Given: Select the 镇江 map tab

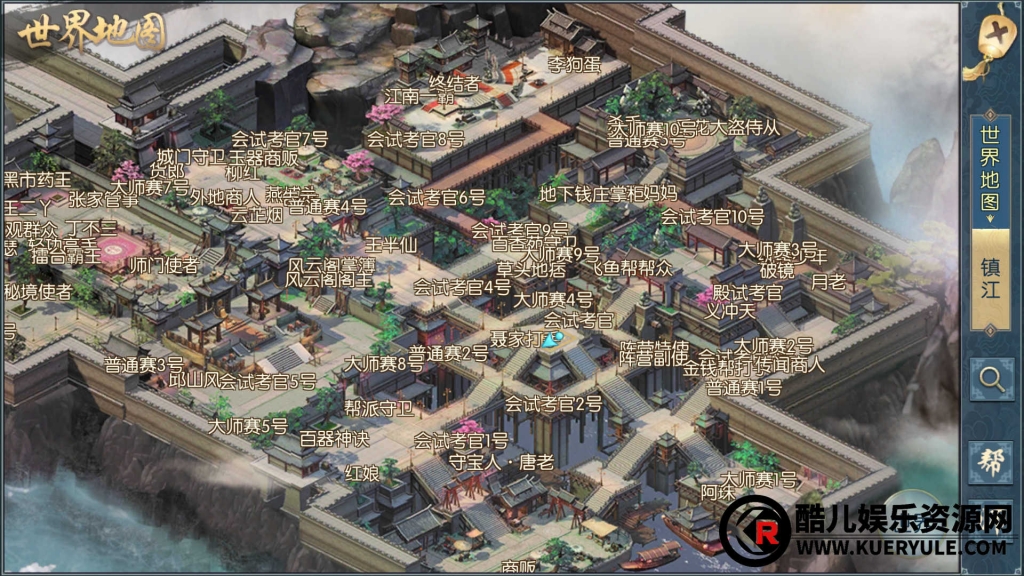Looking at the screenshot, I should click(990, 280).
